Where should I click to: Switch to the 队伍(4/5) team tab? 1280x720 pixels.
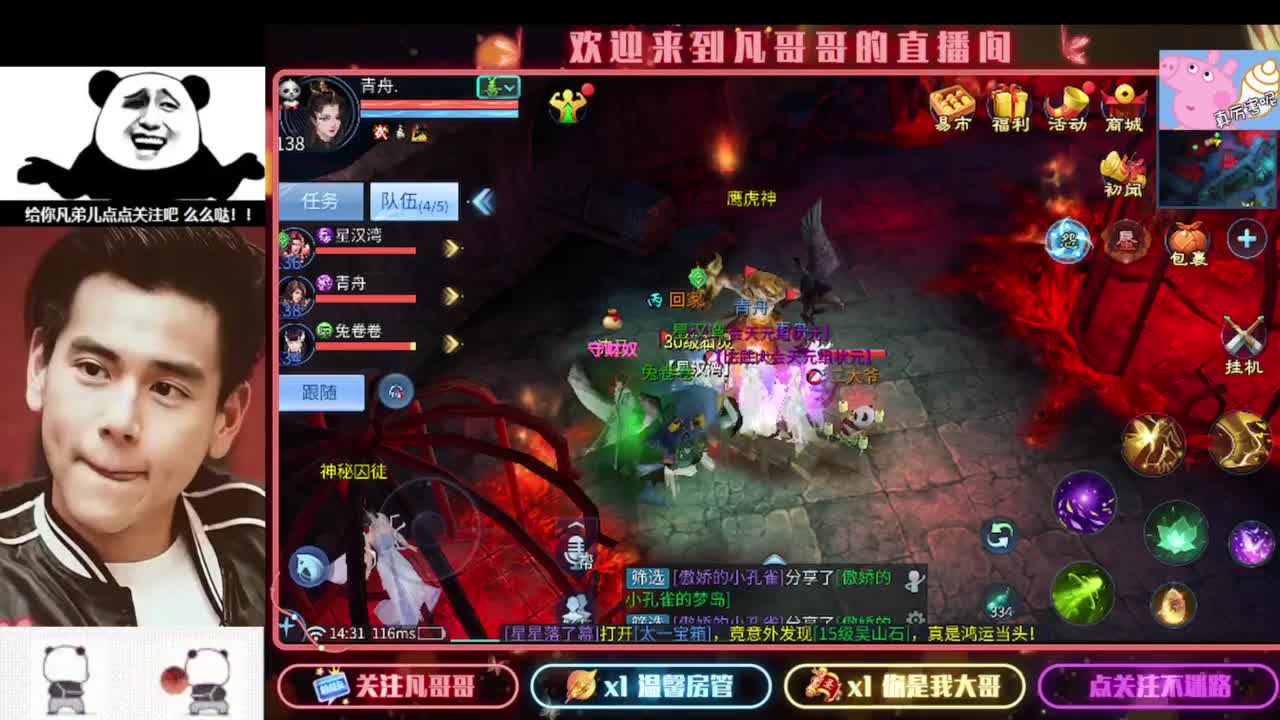click(416, 200)
